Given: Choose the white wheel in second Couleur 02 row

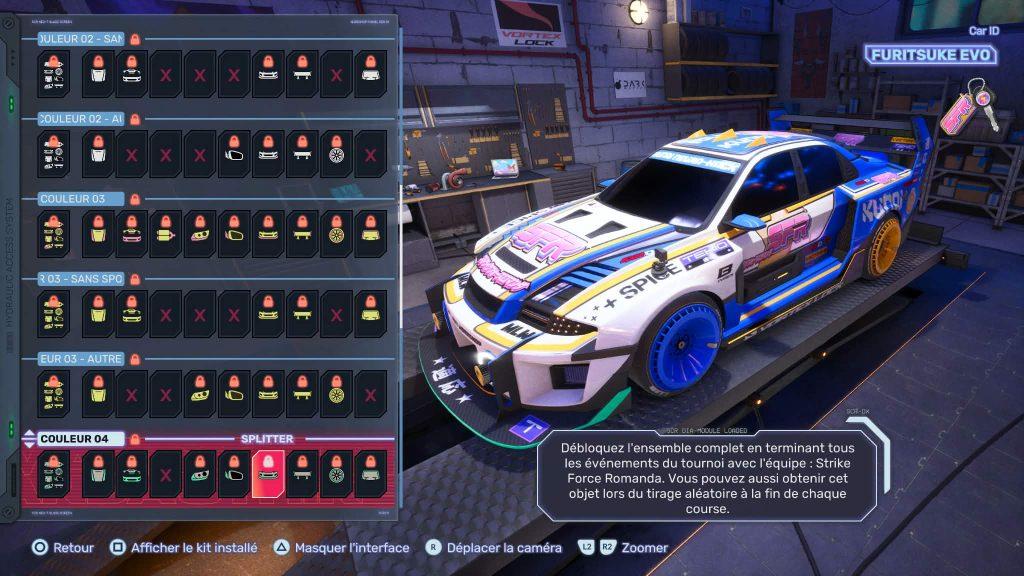Looking at the screenshot, I should click(336, 153).
